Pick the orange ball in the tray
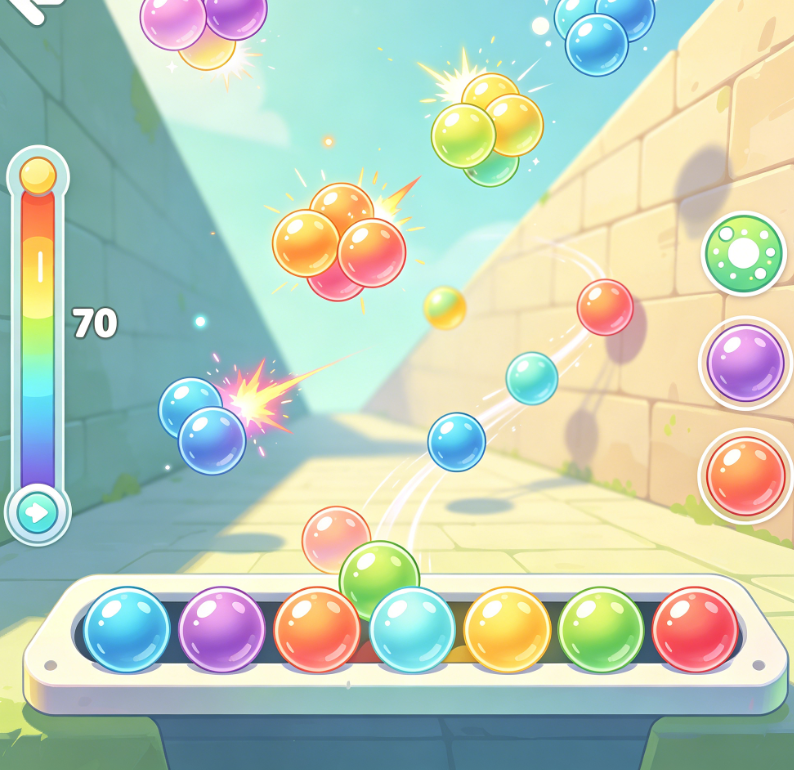 (317, 630)
